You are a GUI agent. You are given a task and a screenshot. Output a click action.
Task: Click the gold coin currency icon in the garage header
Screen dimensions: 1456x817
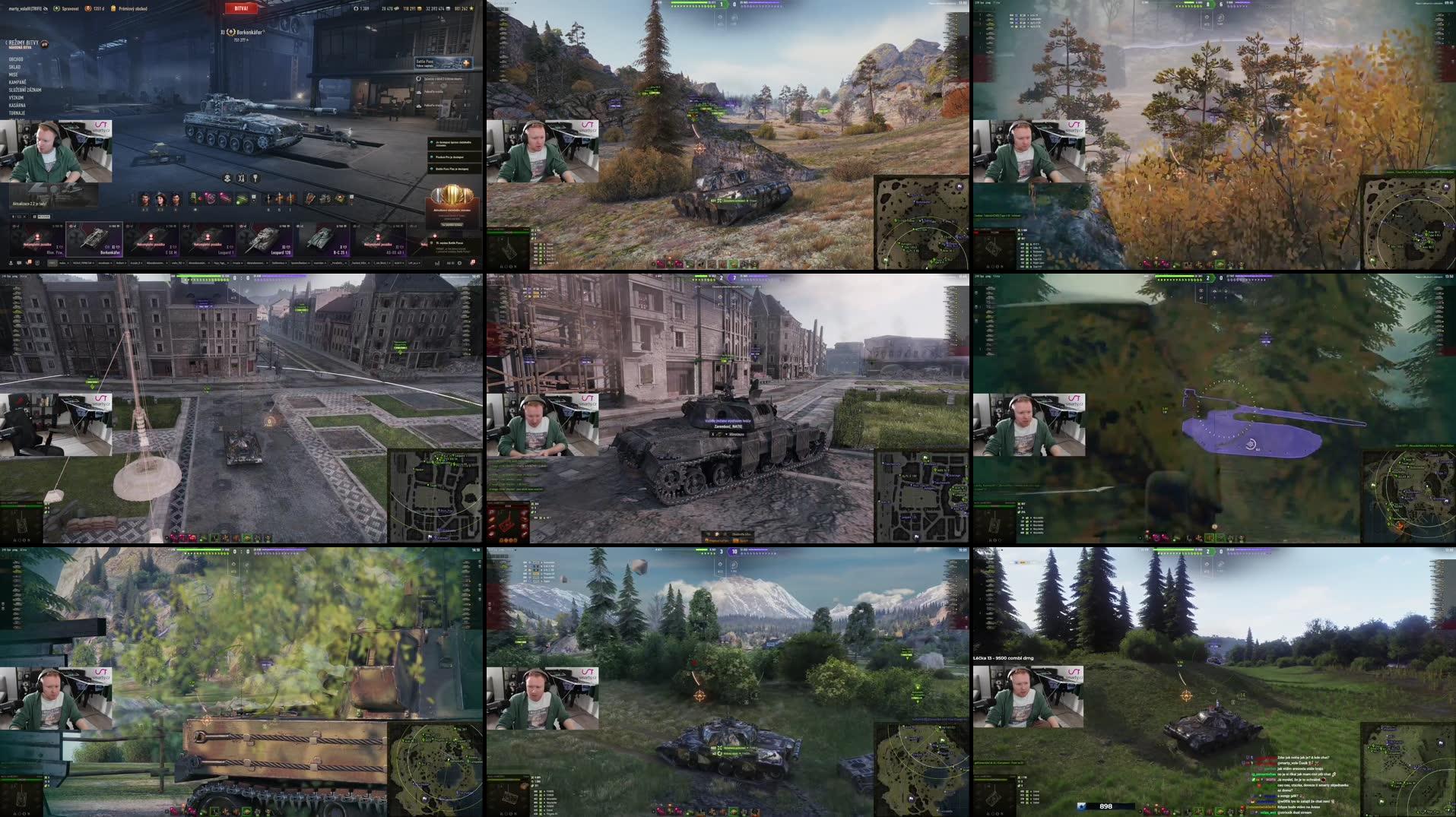coord(420,8)
